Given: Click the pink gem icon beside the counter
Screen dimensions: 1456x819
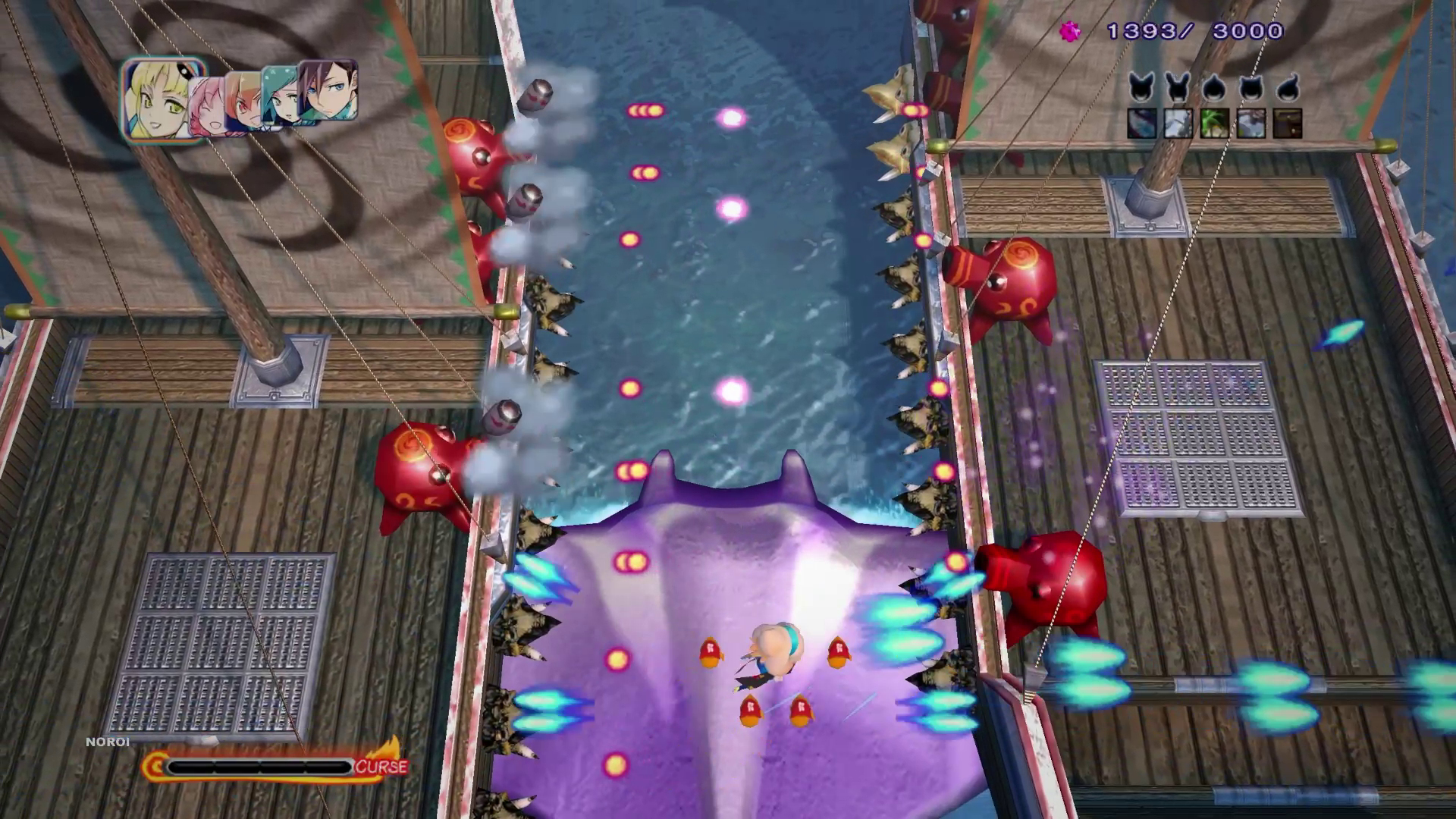Looking at the screenshot, I should [1068, 32].
